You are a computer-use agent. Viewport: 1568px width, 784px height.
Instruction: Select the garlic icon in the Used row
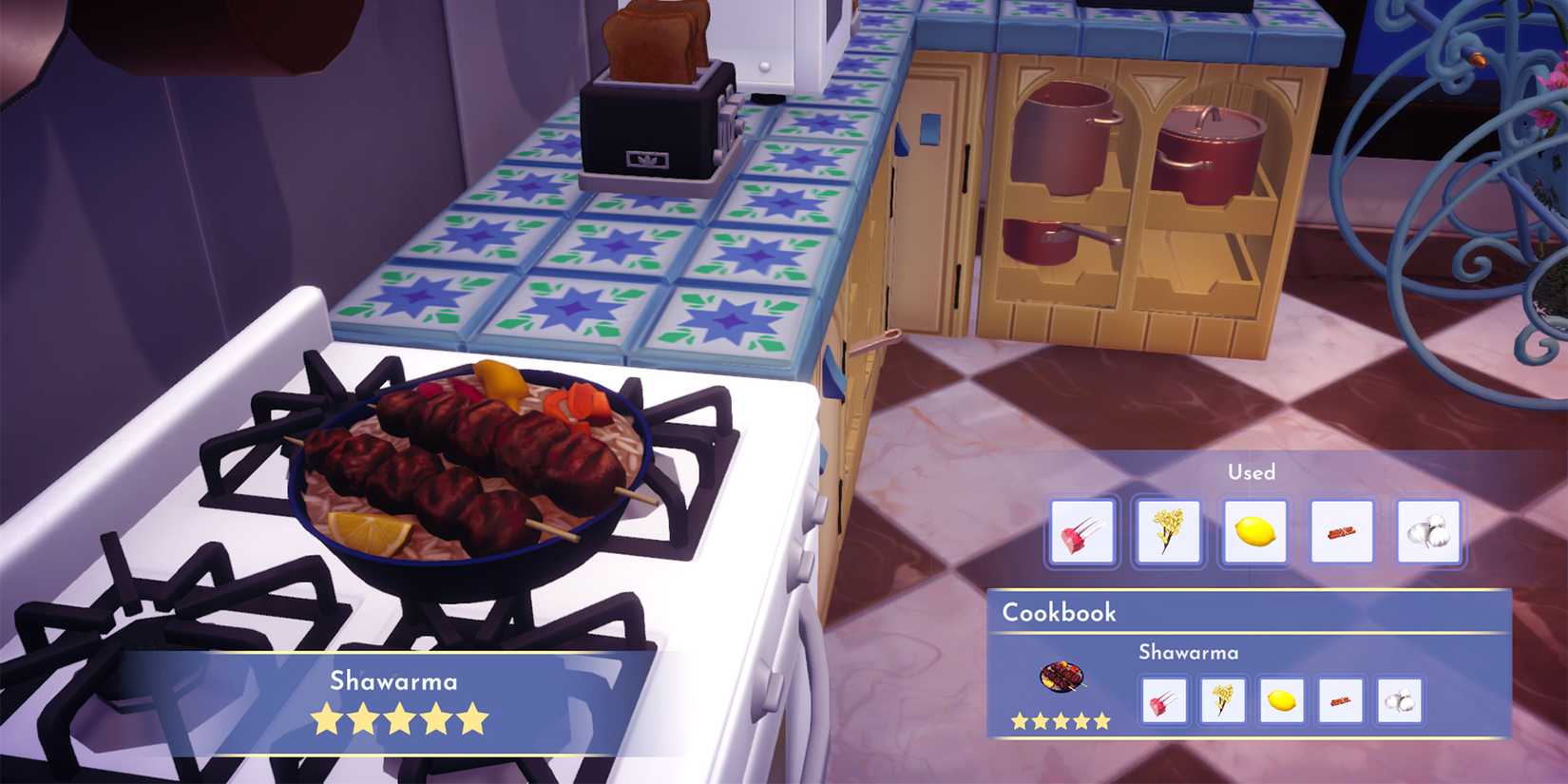(1425, 532)
